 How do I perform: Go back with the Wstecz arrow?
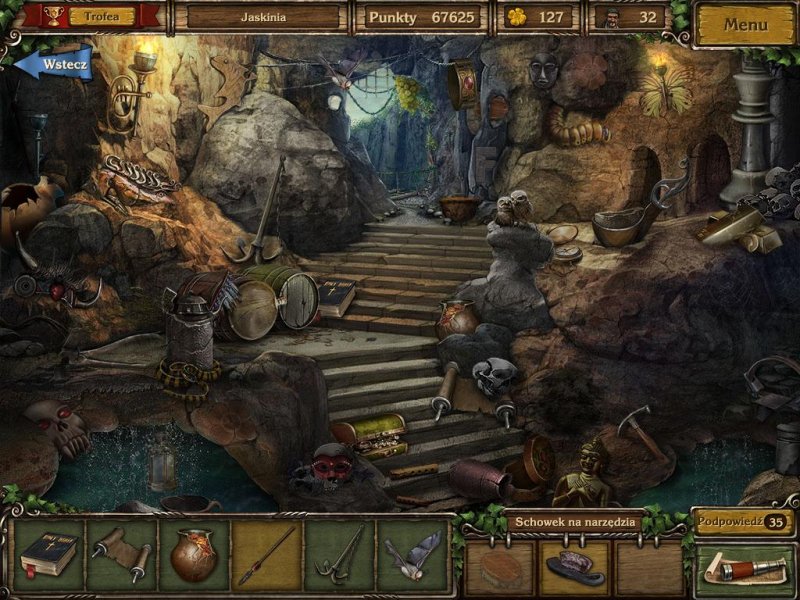pos(57,65)
